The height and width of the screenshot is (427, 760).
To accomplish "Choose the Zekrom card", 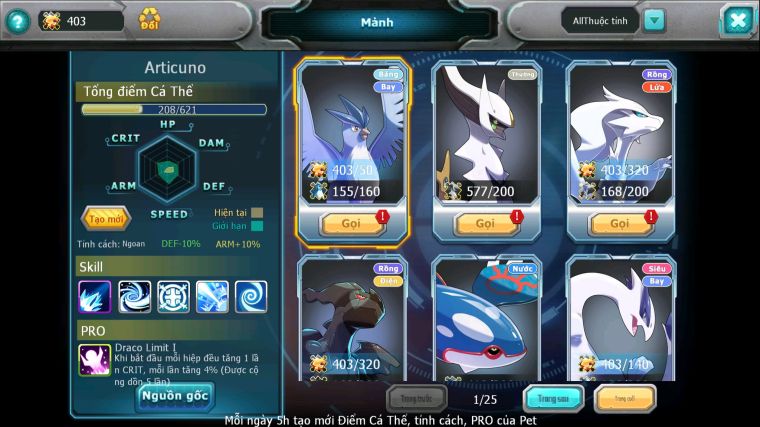I will pos(351,318).
